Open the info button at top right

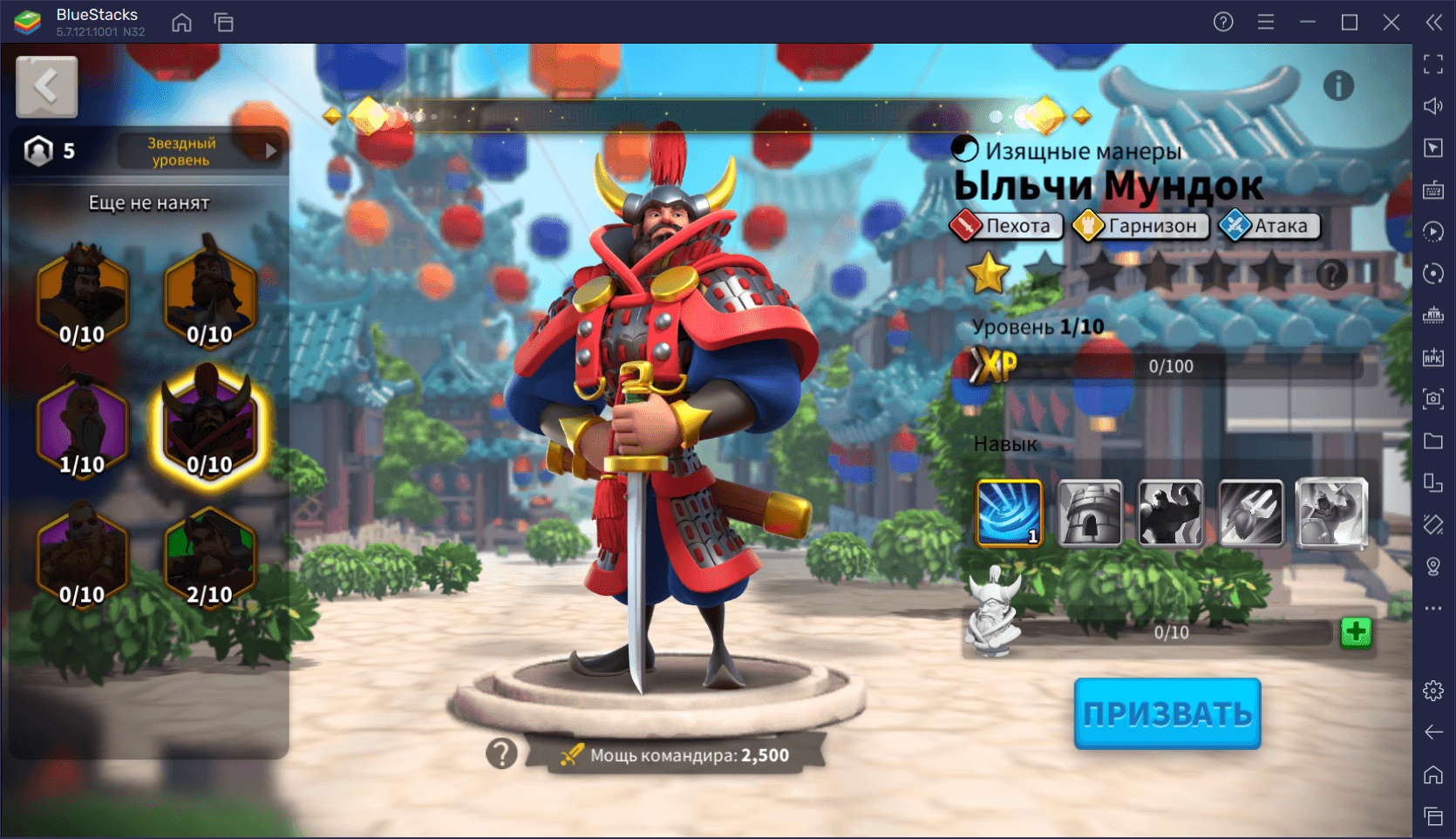click(x=1338, y=85)
